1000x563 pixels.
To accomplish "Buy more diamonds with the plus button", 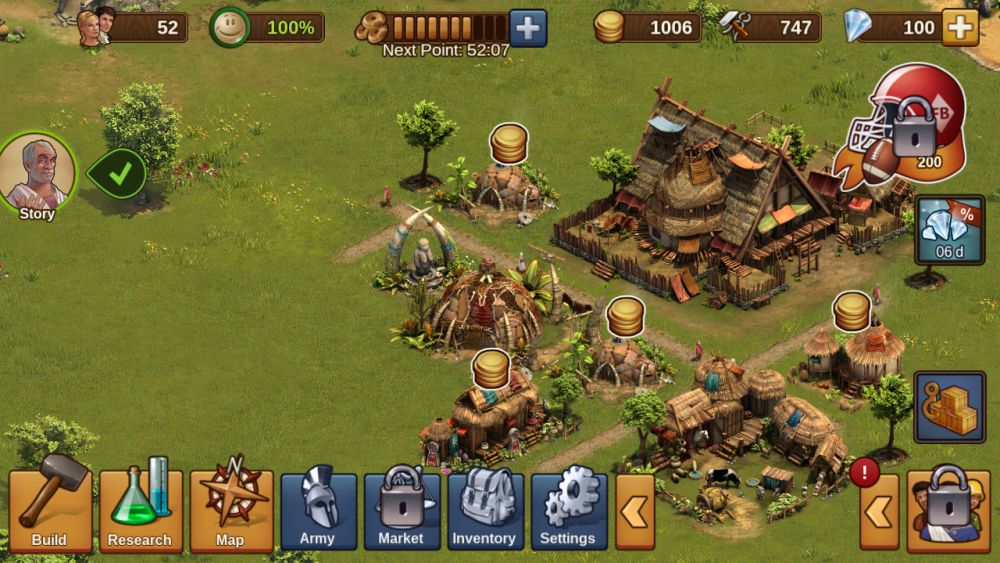I will coord(960,28).
